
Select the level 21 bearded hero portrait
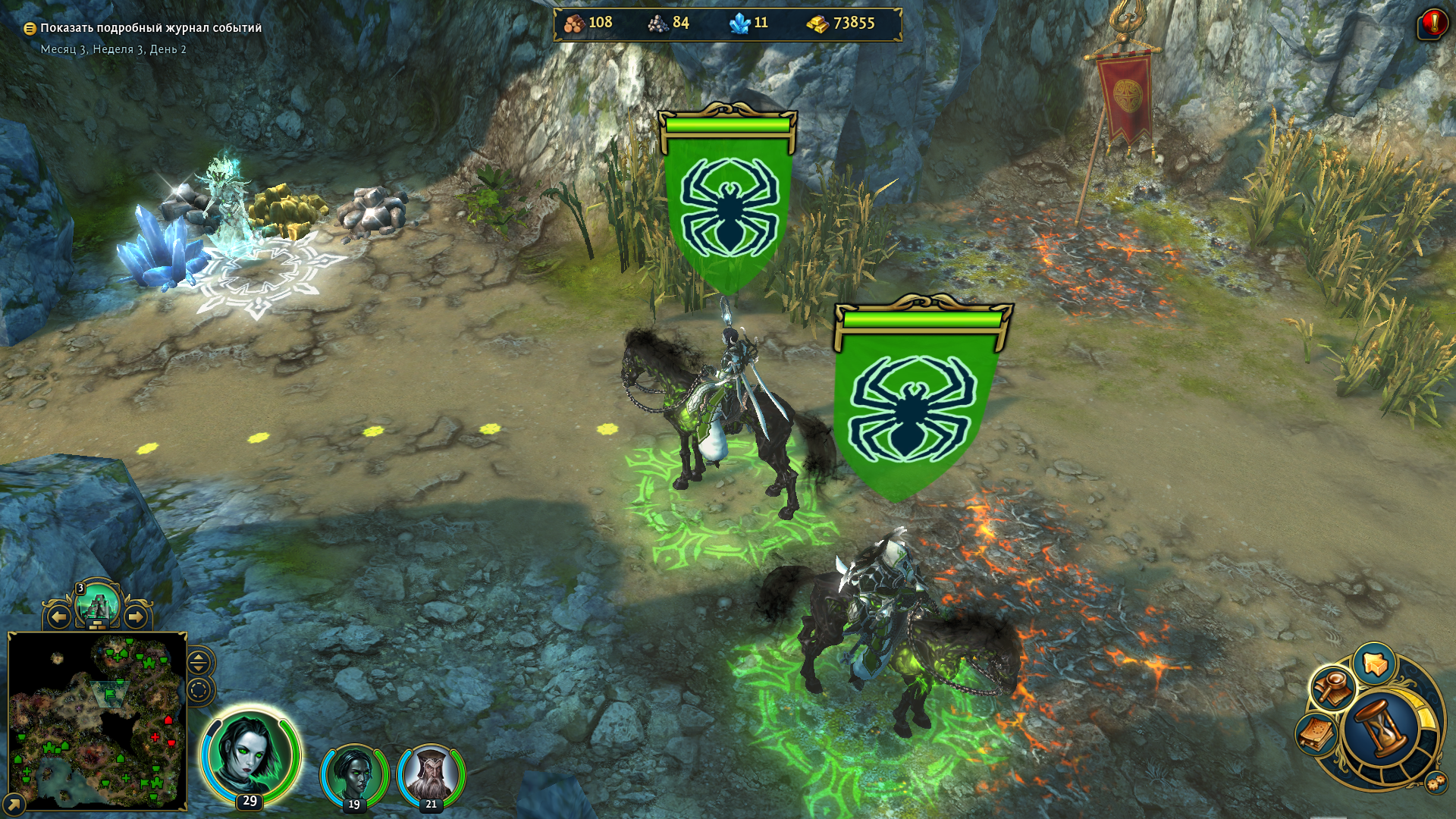coord(431,774)
